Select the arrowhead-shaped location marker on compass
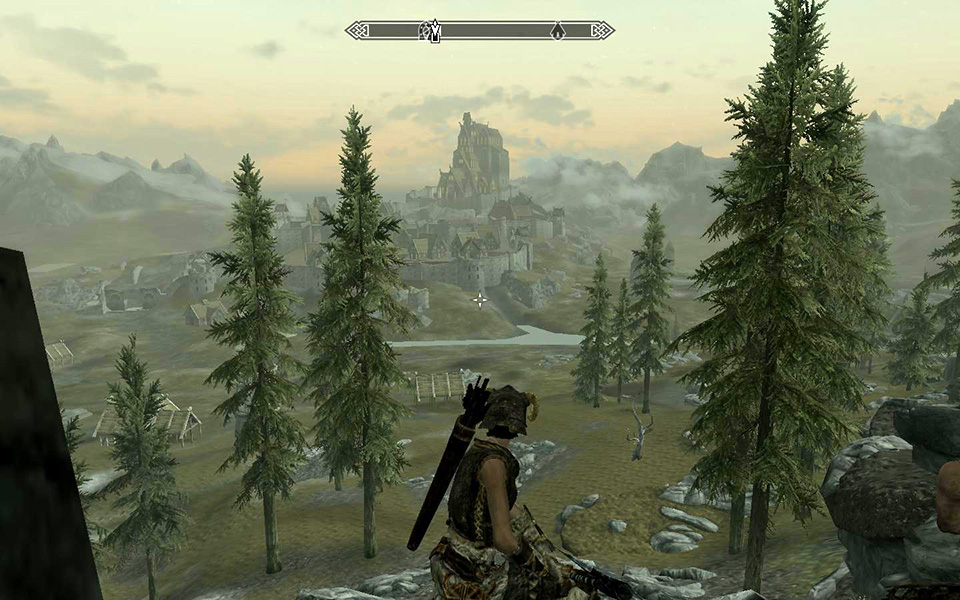This screenshot has height=600, width=960. tap(558, 31)
